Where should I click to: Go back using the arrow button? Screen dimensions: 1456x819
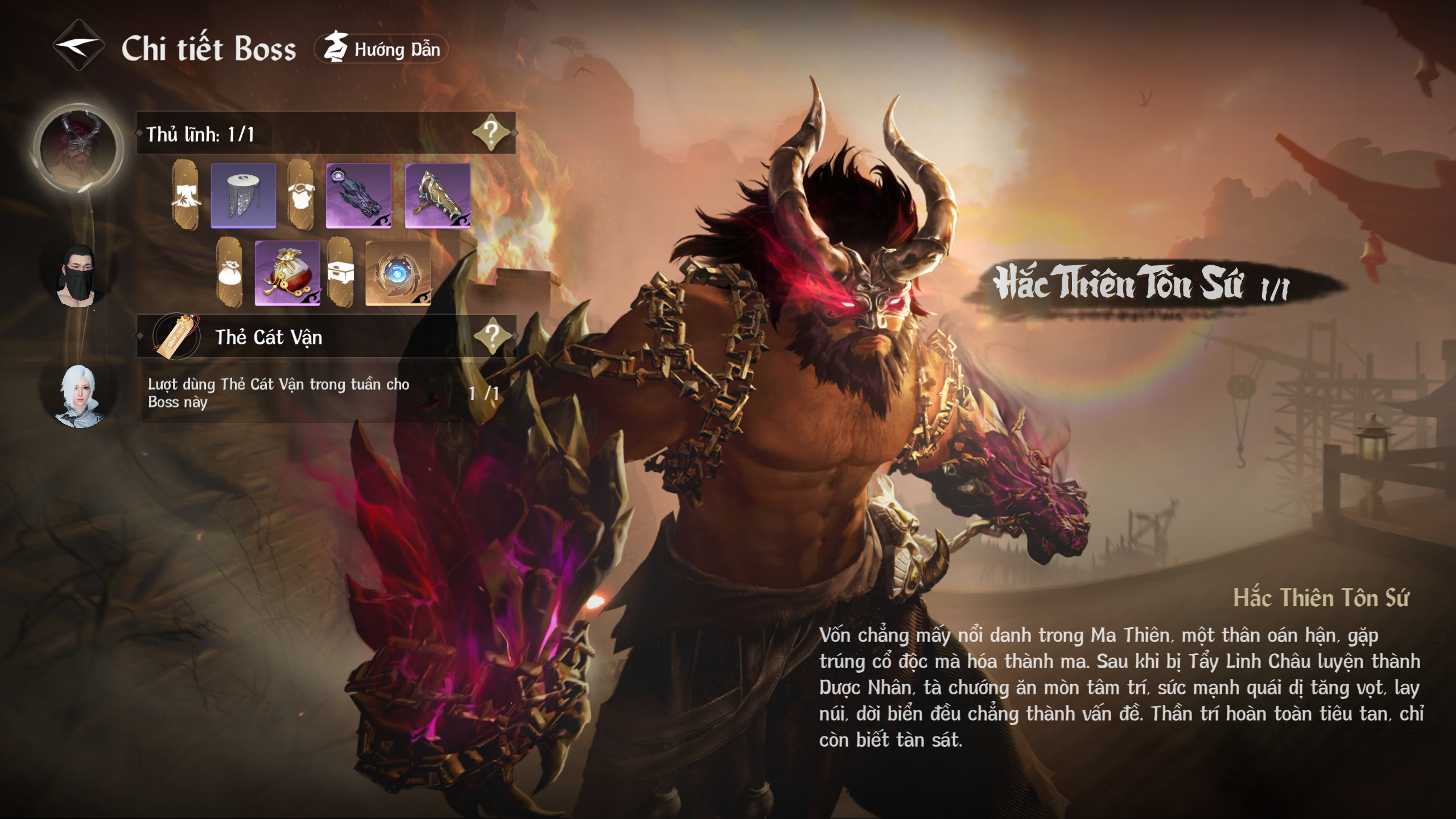79,46
